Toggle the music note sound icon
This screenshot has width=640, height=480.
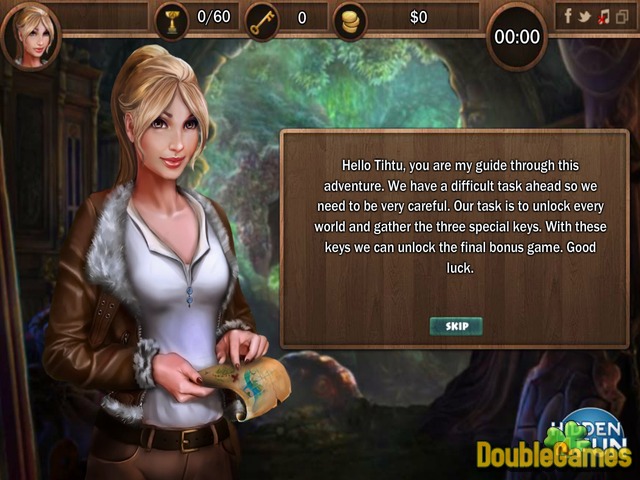603,16
